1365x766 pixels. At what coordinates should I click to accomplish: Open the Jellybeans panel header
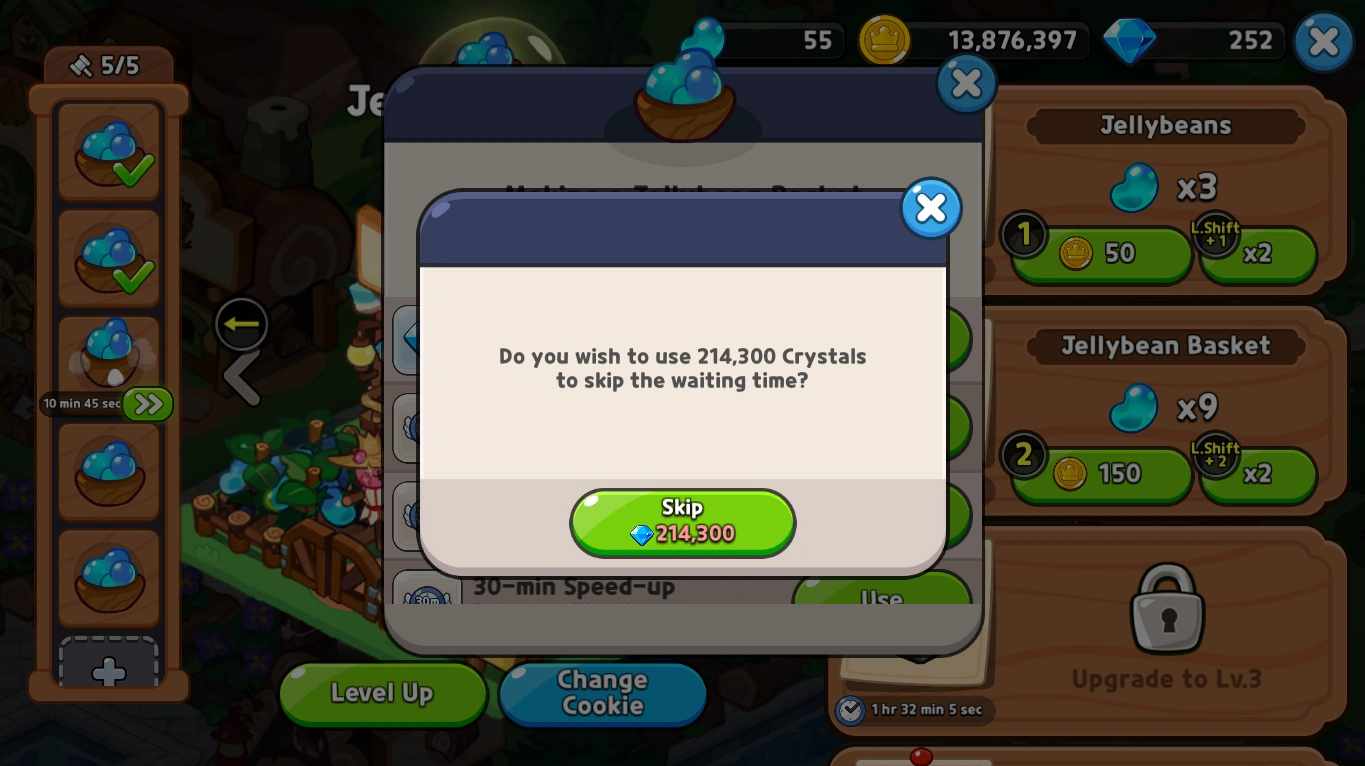tap(1164, 126)
